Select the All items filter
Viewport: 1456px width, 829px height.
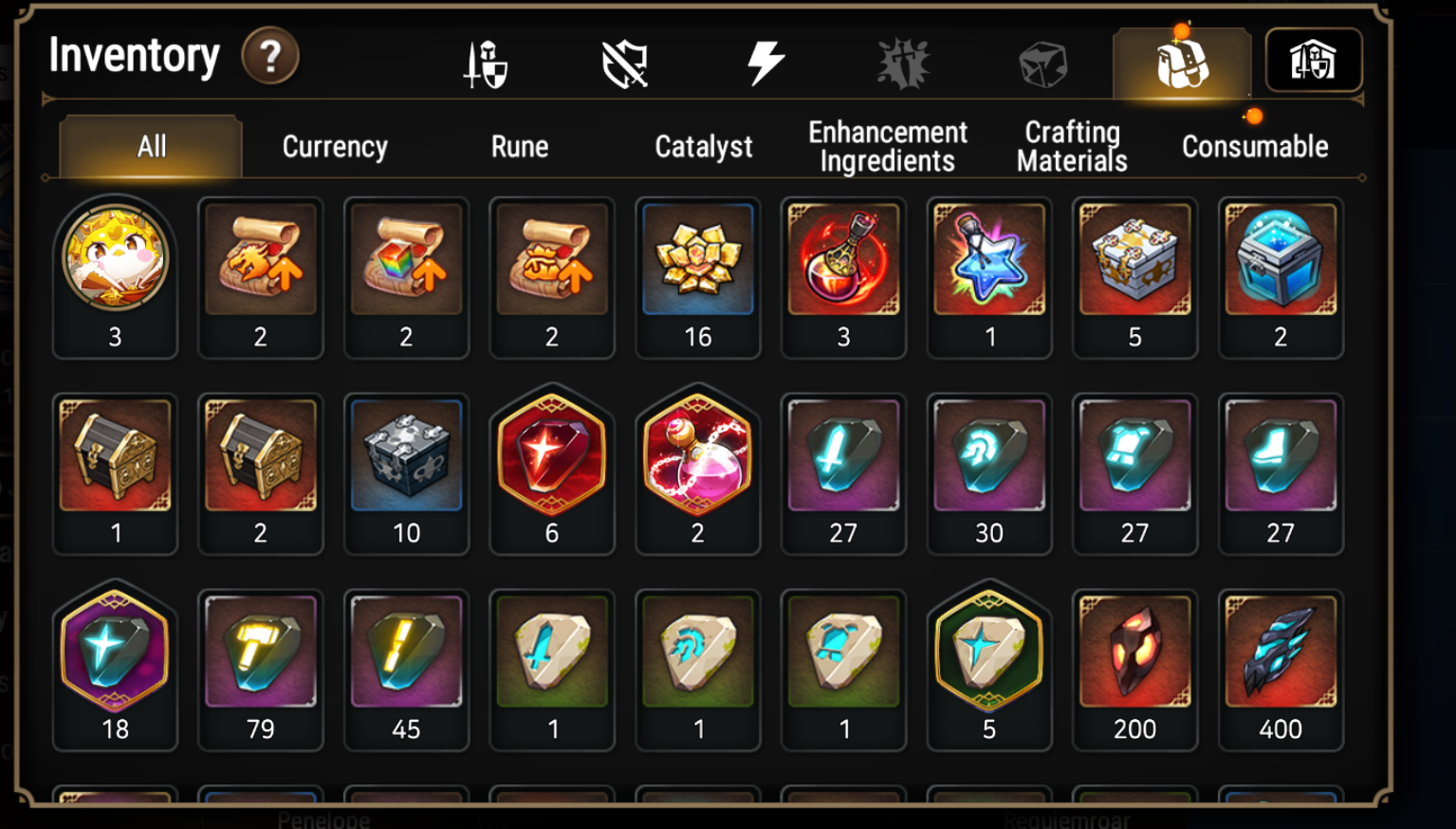tap(150, 146)
